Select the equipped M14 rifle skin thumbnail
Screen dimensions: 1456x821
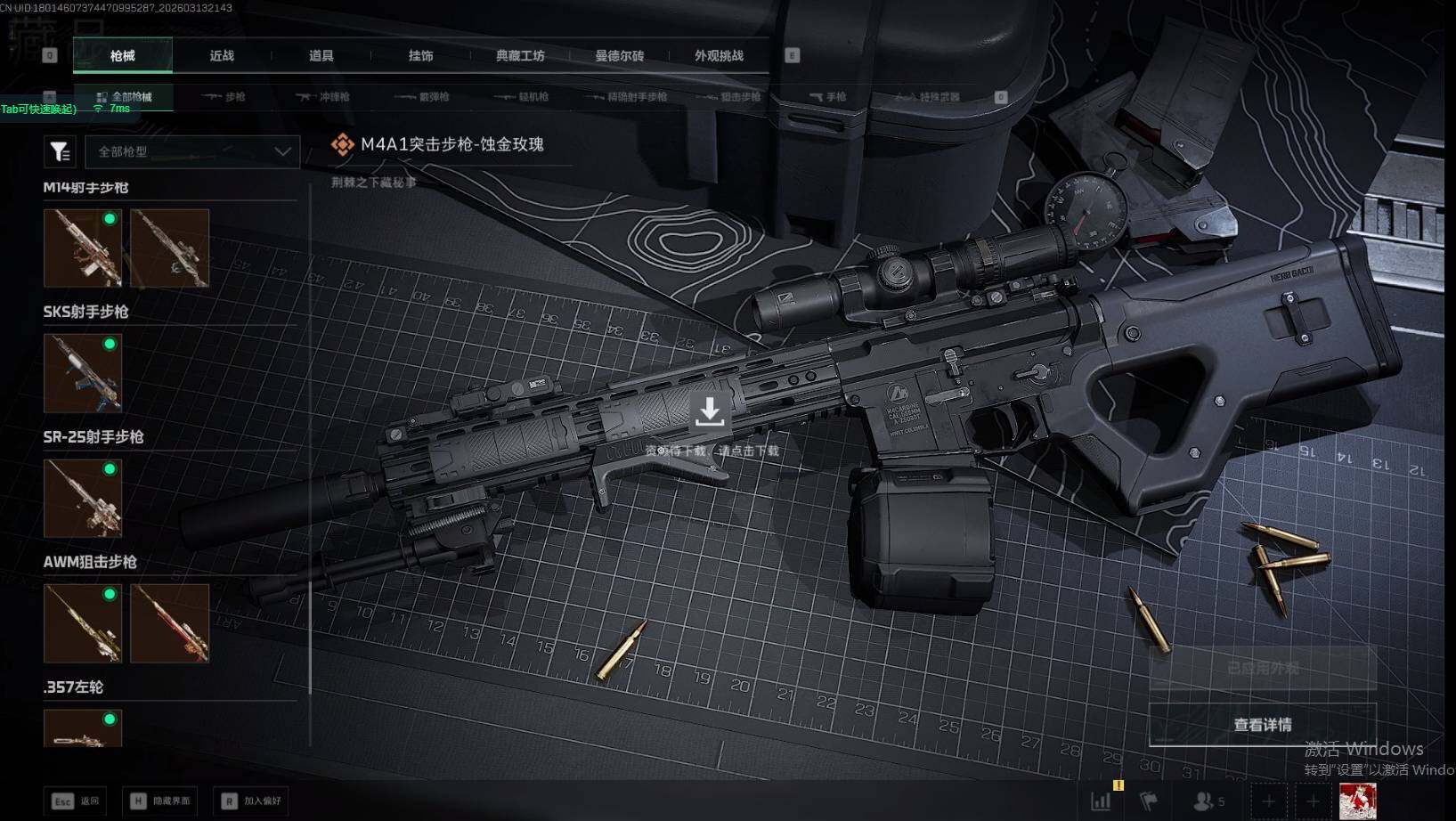(x=83, y=248)
